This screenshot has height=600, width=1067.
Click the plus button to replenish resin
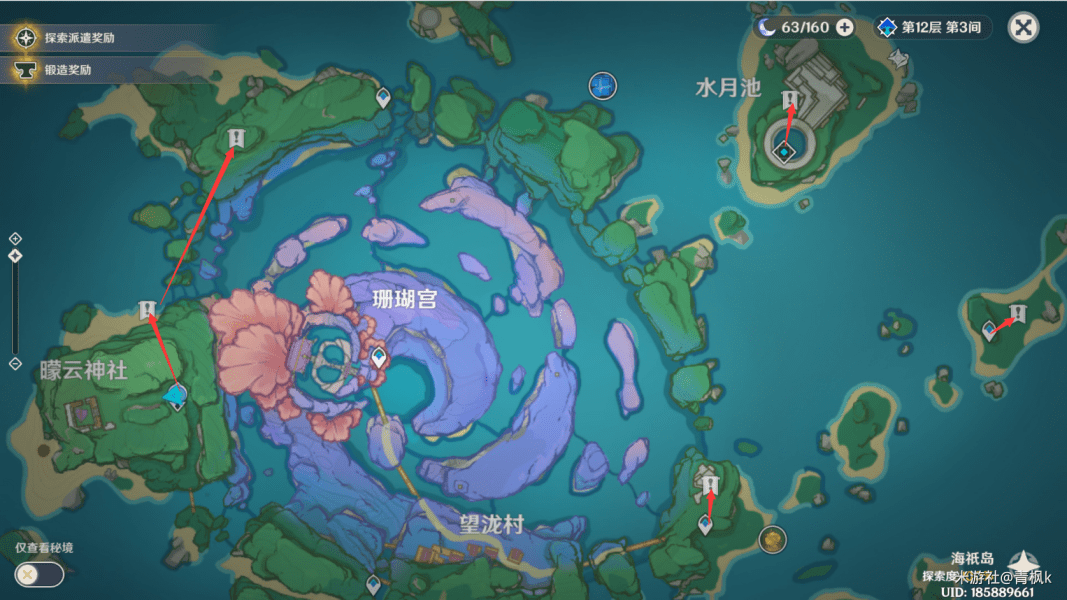coord(845,27)
